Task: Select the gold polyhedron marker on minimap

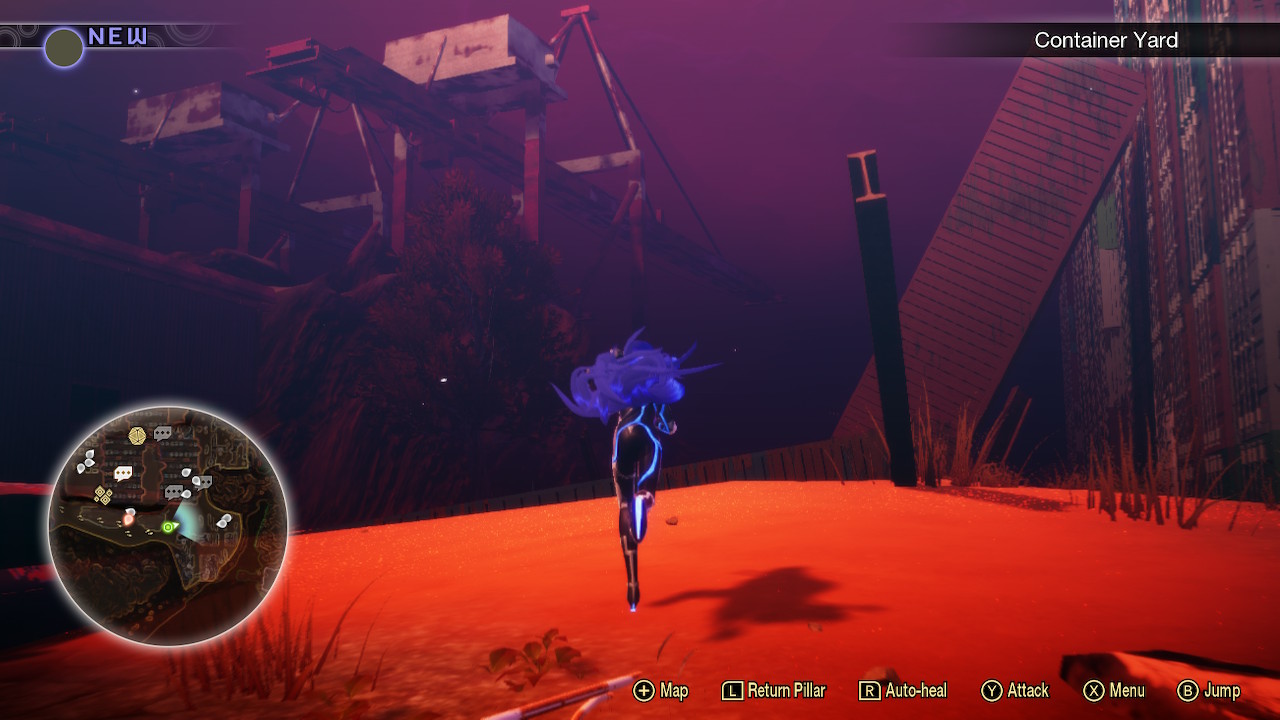Action: tap(137, 435)
